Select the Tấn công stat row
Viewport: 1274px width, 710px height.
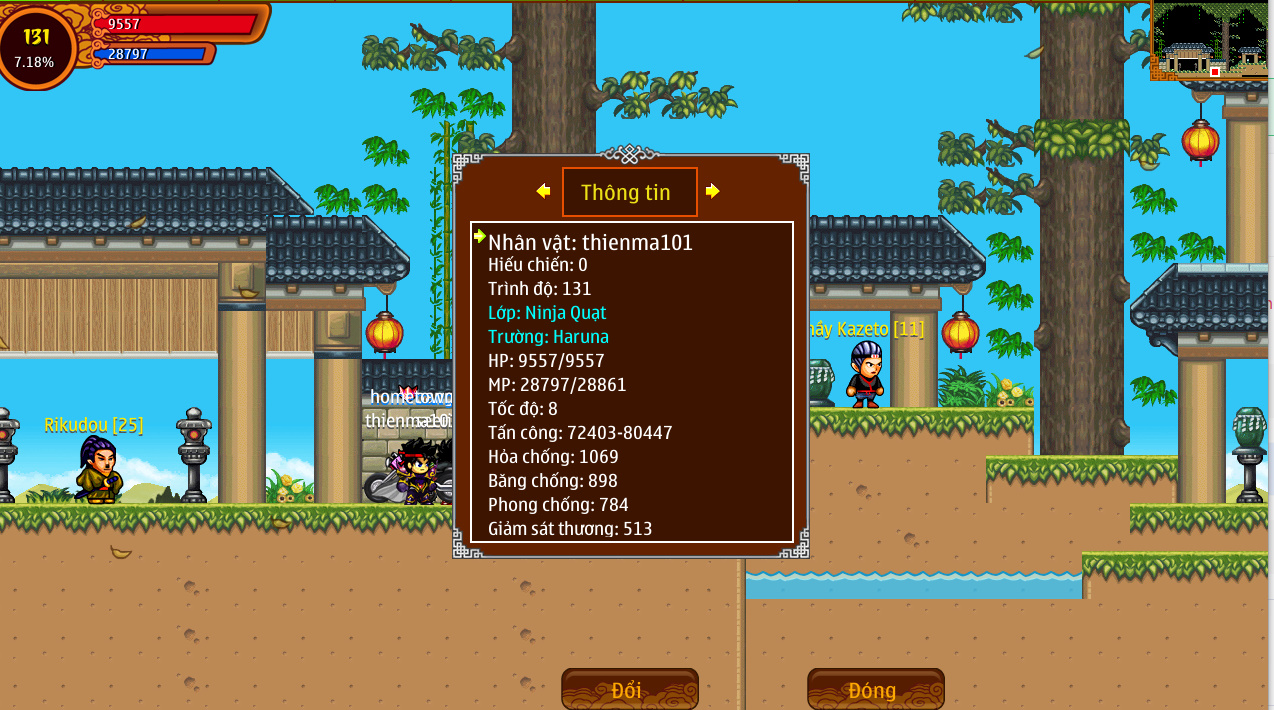click(580, 433)
